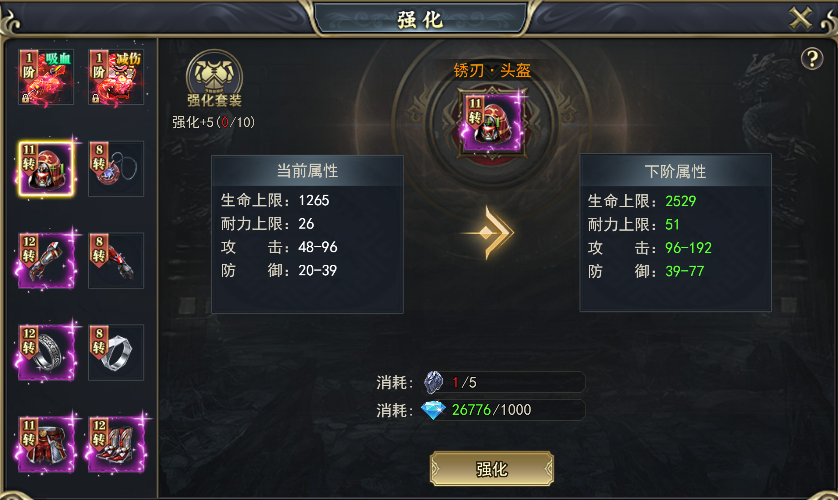Select the 8转 necklace slot
Viewport: 838px width, 500px height.
pos(116,169)
